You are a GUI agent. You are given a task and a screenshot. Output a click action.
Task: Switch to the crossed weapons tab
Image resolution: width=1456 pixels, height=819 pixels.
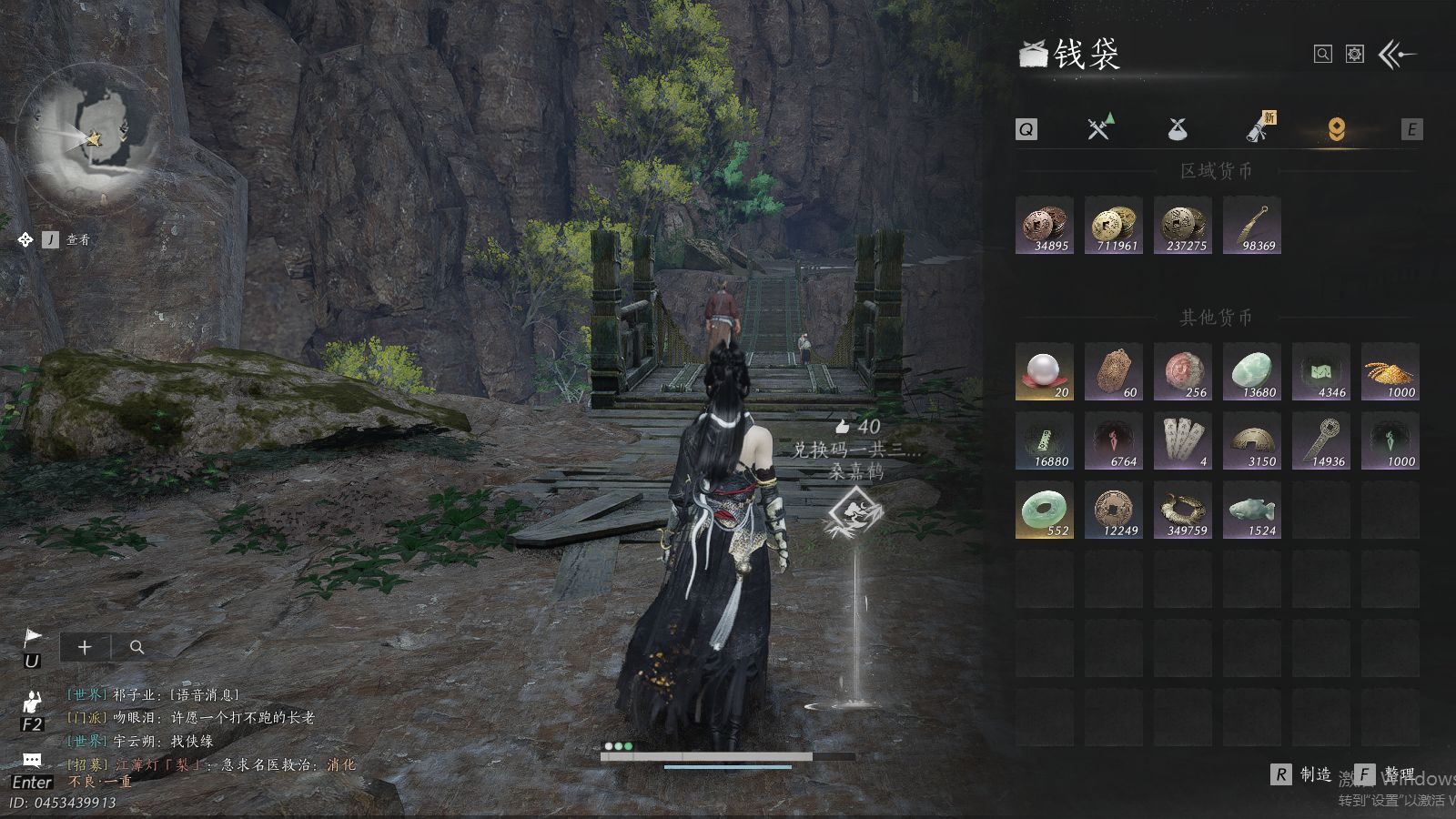coord(1099,129)
